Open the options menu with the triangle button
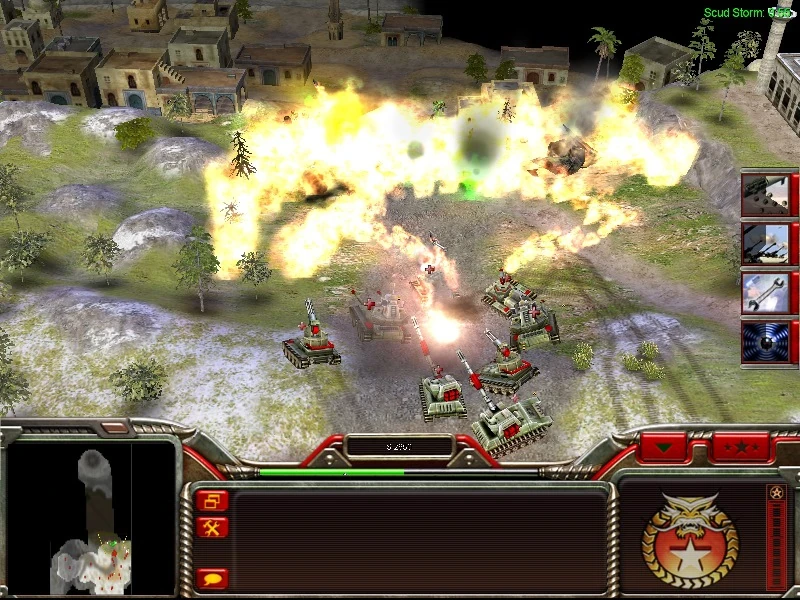Viewport: 800px width, 600px height. click(x=665, y=448)
